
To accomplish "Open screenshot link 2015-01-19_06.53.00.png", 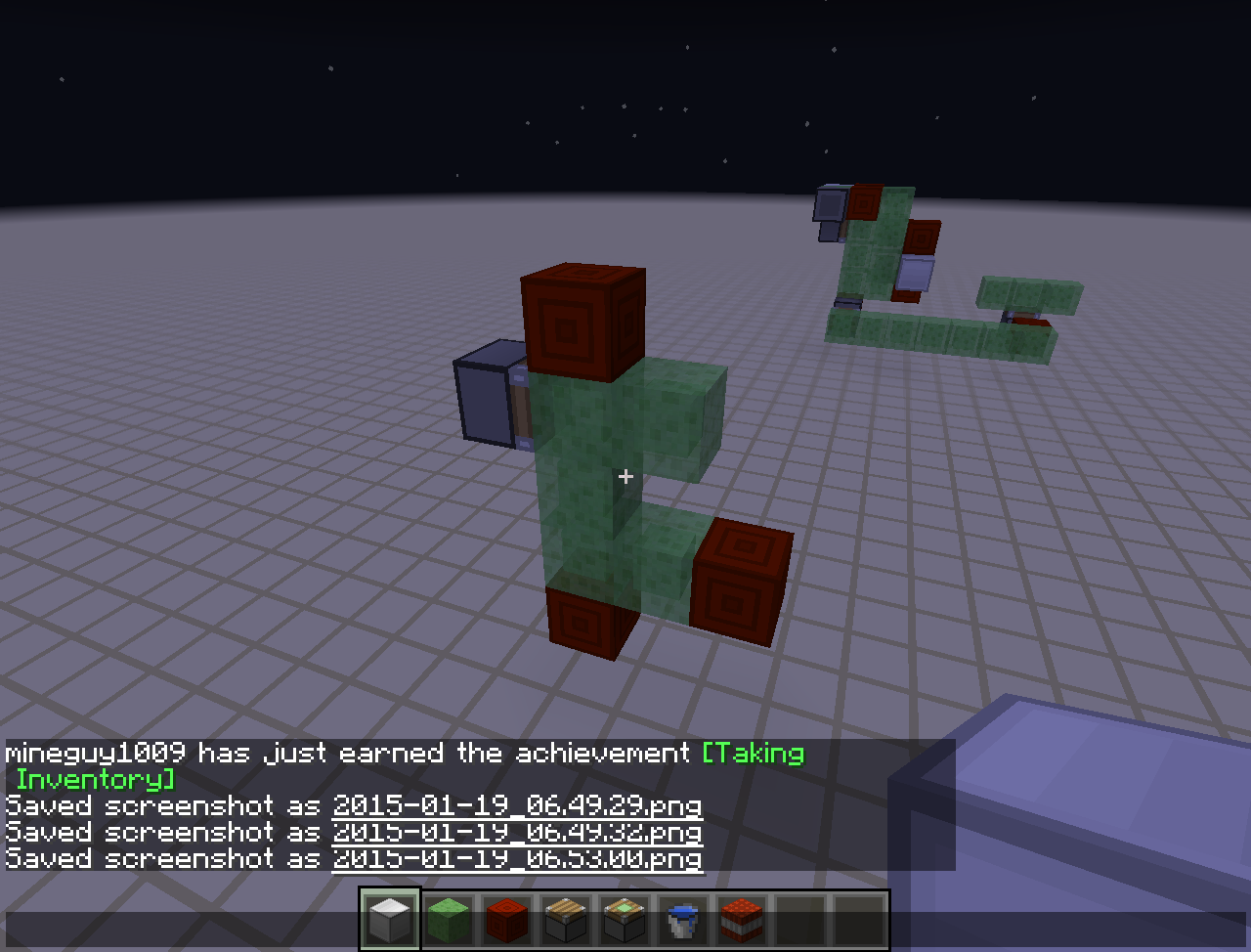I will tap(518, 859).
